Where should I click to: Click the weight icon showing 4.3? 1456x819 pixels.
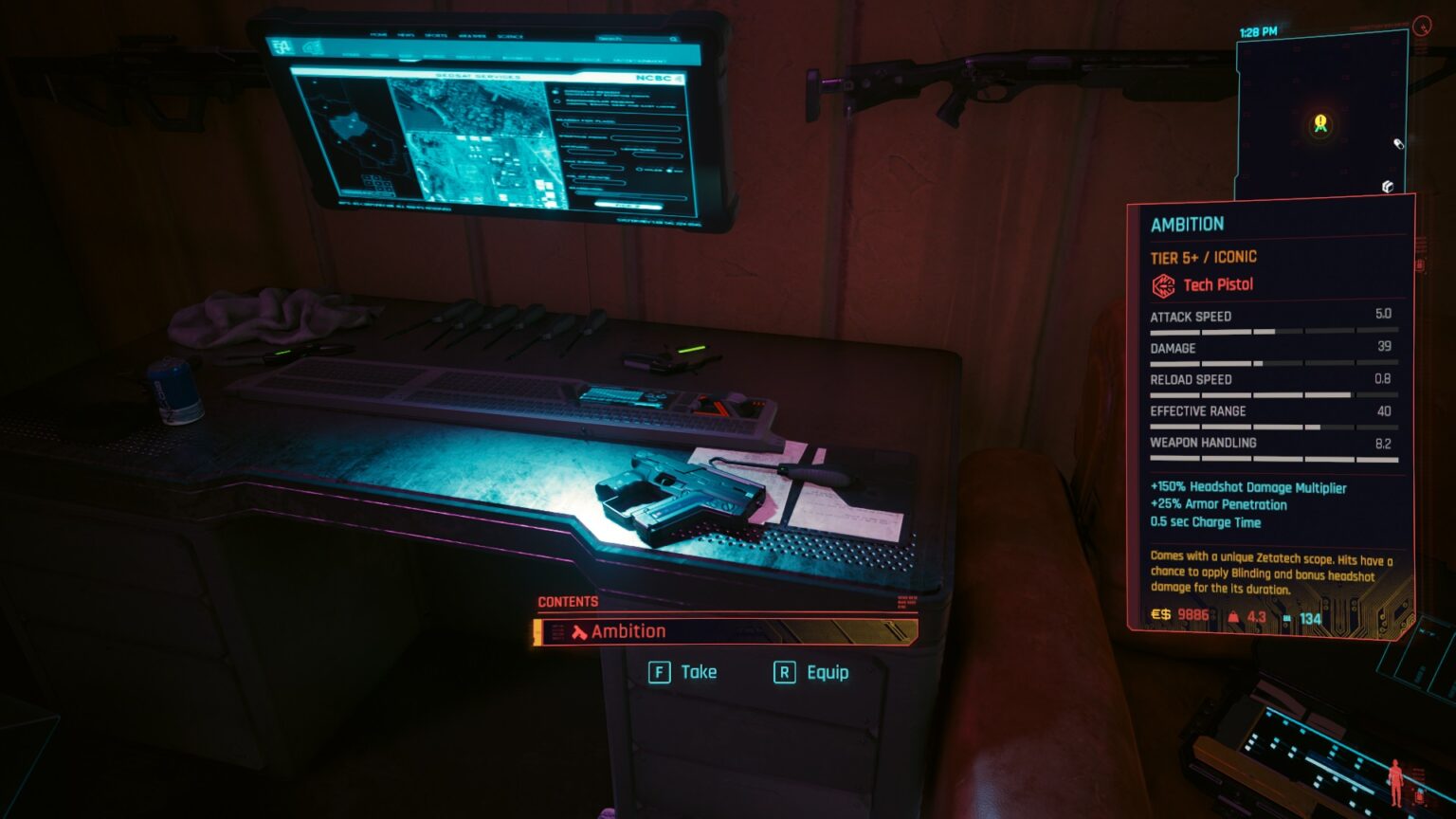pyautogui.click(x=1233, y=616)
